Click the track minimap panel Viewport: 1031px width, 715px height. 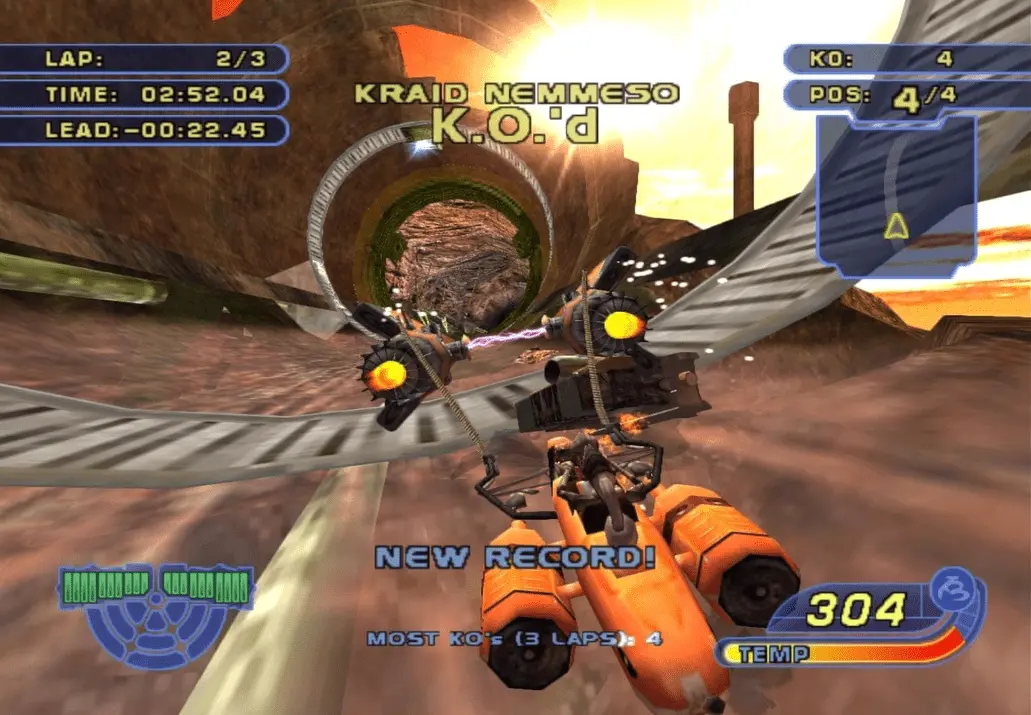(x=895, y=195)
